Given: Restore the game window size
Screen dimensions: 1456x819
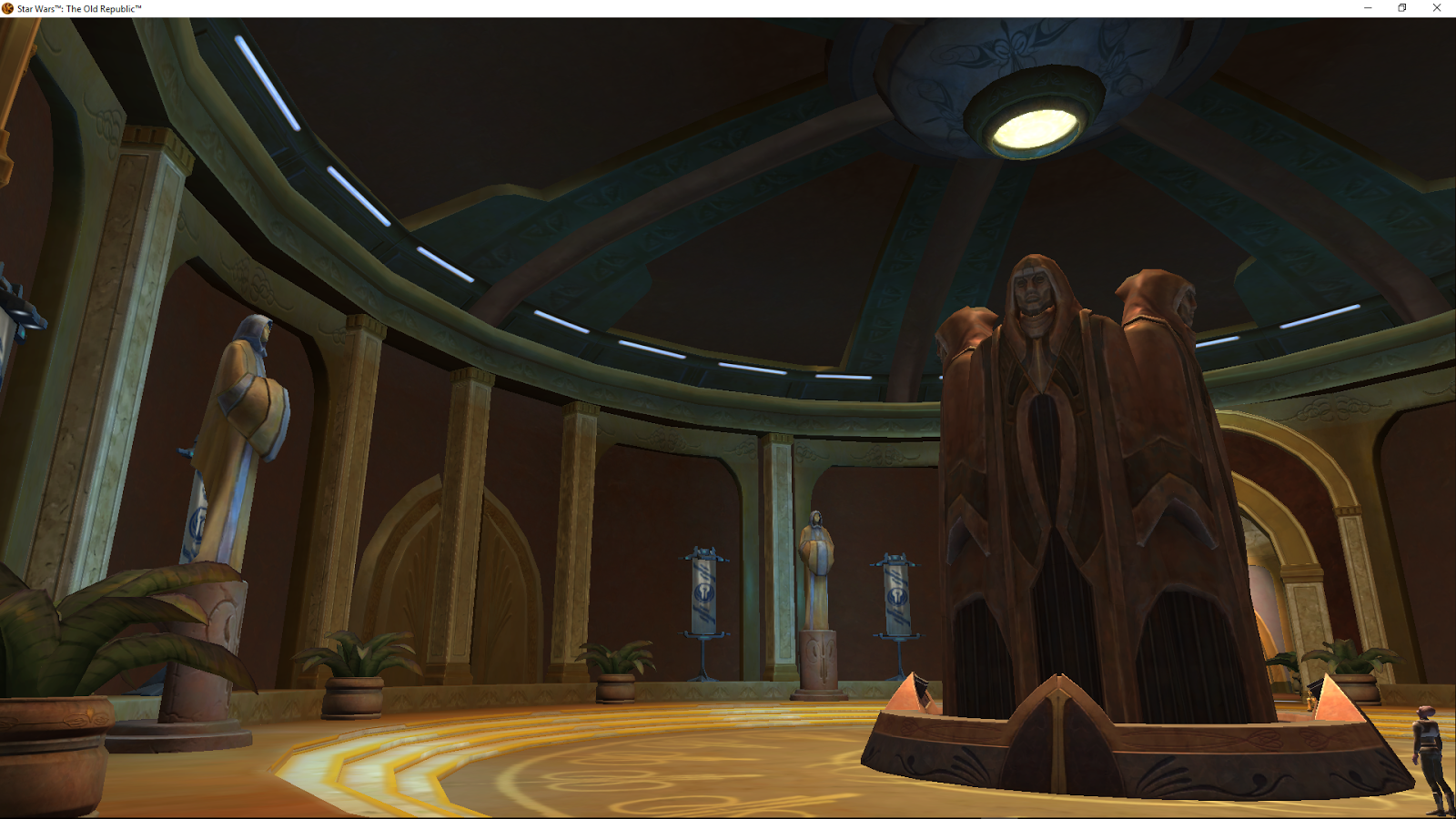Looking at the screenshot, I should point(1402,8).
